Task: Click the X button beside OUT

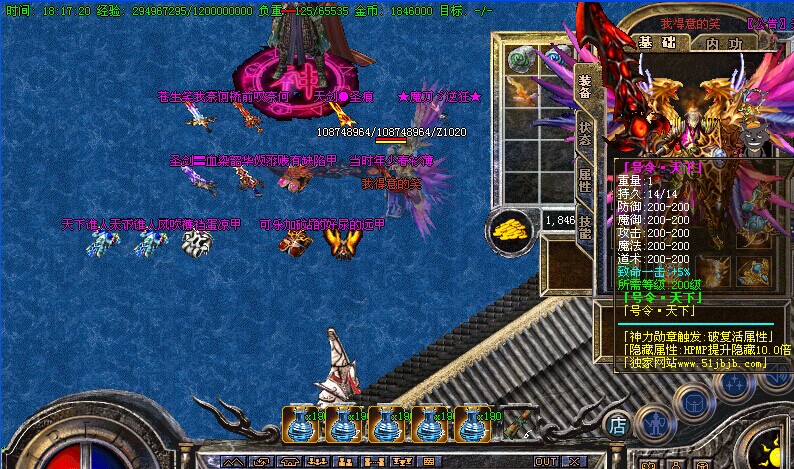Action: pyautogui.click(x=573, y=462)
